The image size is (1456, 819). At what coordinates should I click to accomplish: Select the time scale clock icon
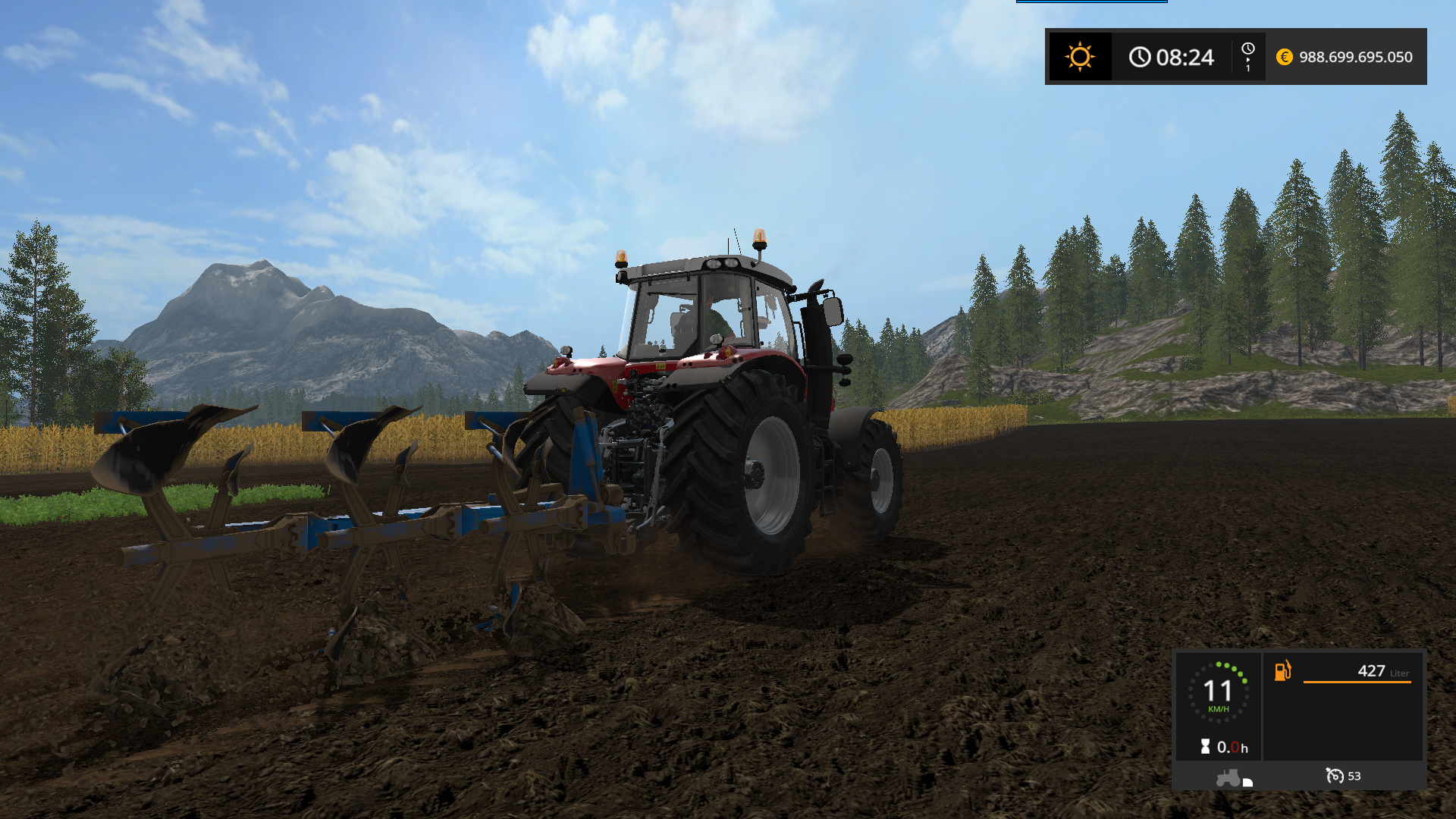point(1247,50)
